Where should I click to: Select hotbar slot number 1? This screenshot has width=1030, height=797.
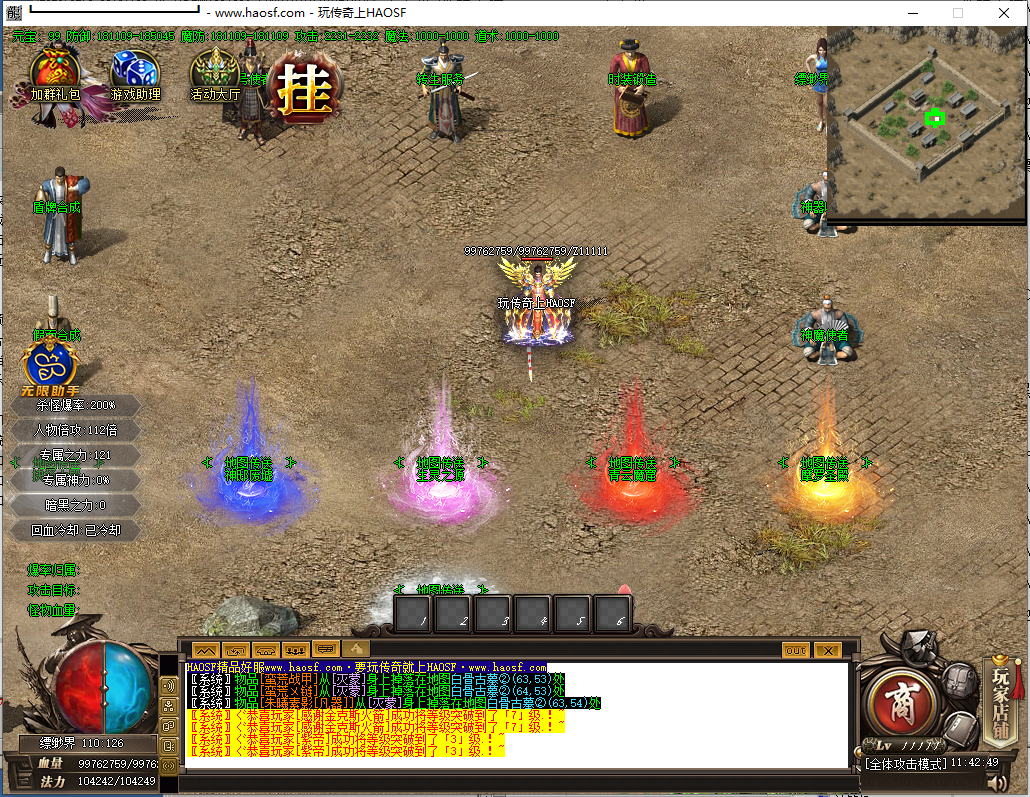[x=415, y=614]
